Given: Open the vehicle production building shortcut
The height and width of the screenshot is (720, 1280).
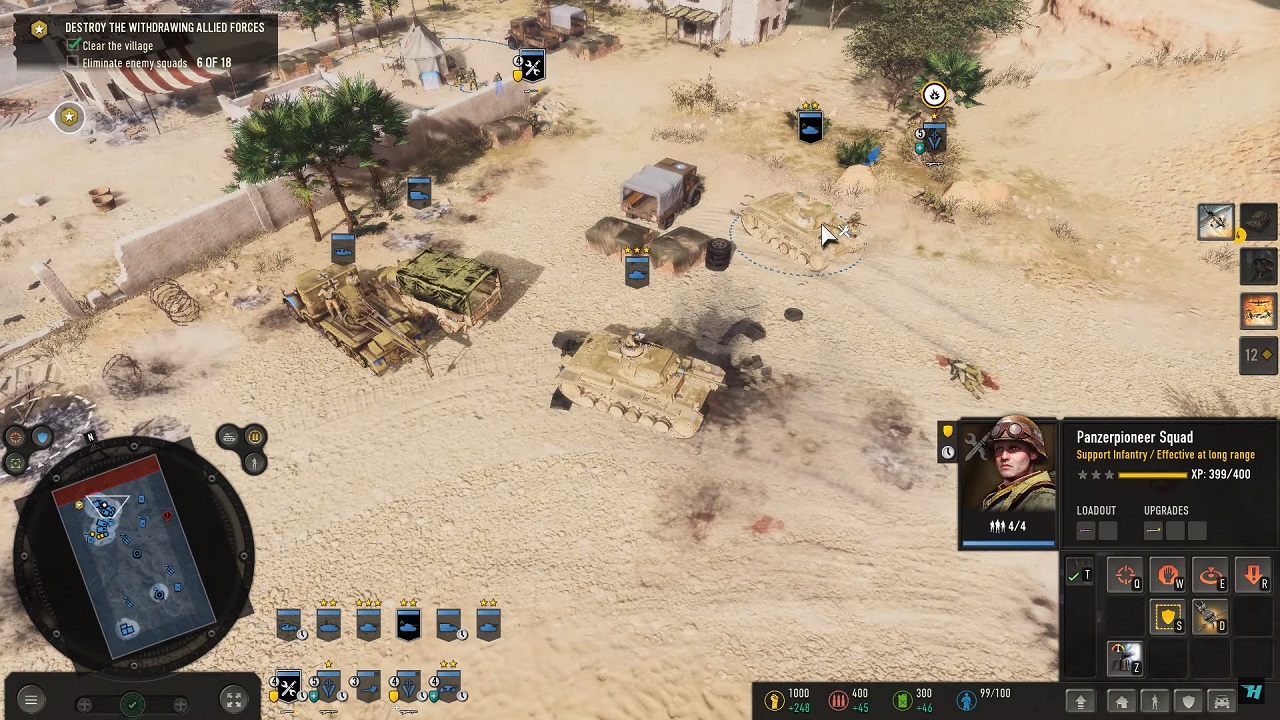Looking at the screenshot, I should [x=1221, y=702].
